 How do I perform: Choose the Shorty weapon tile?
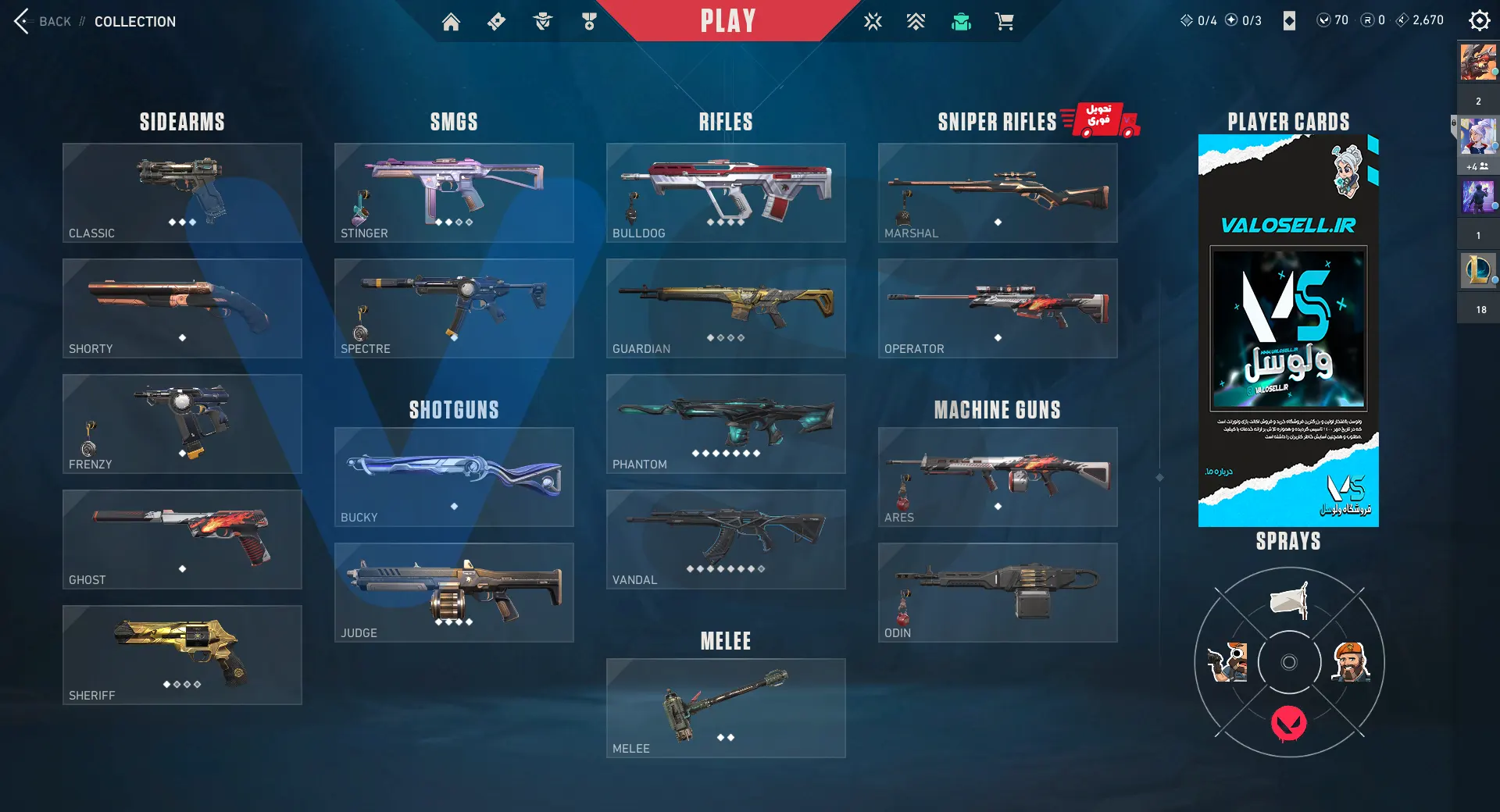coord(182,308)
